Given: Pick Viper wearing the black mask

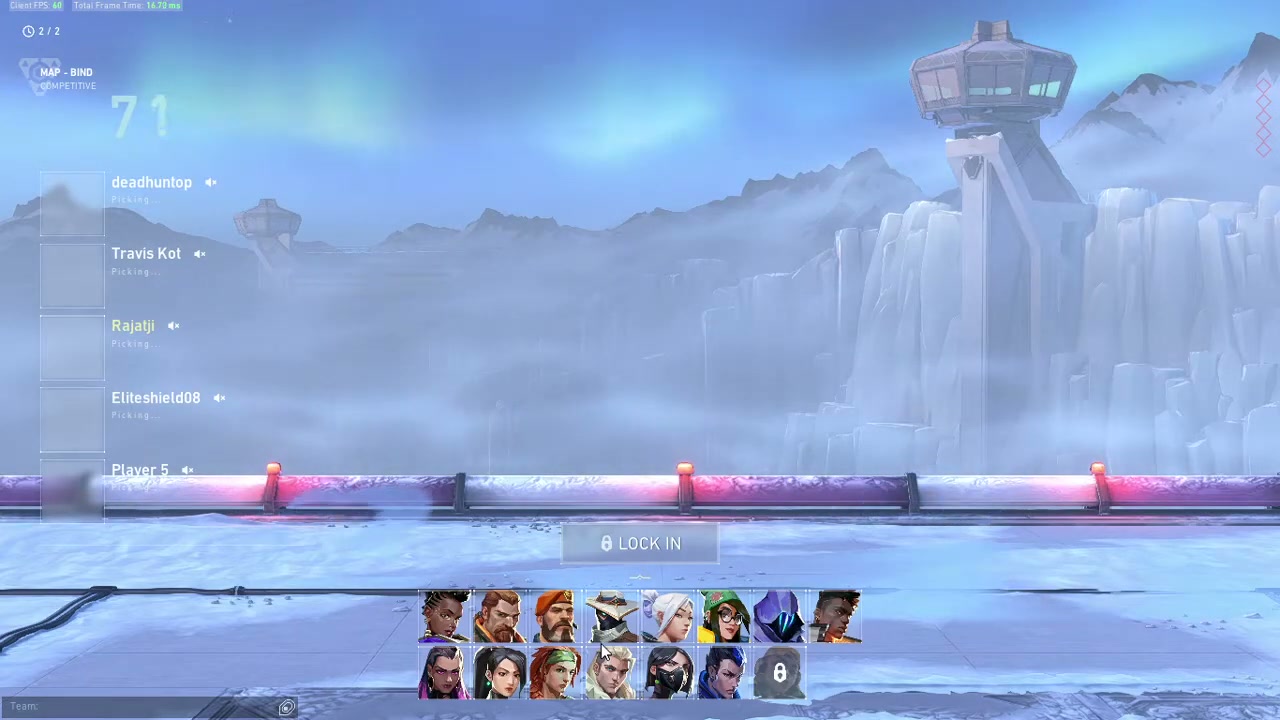Looking at the screenshot, I should click(x=668, y=672).
